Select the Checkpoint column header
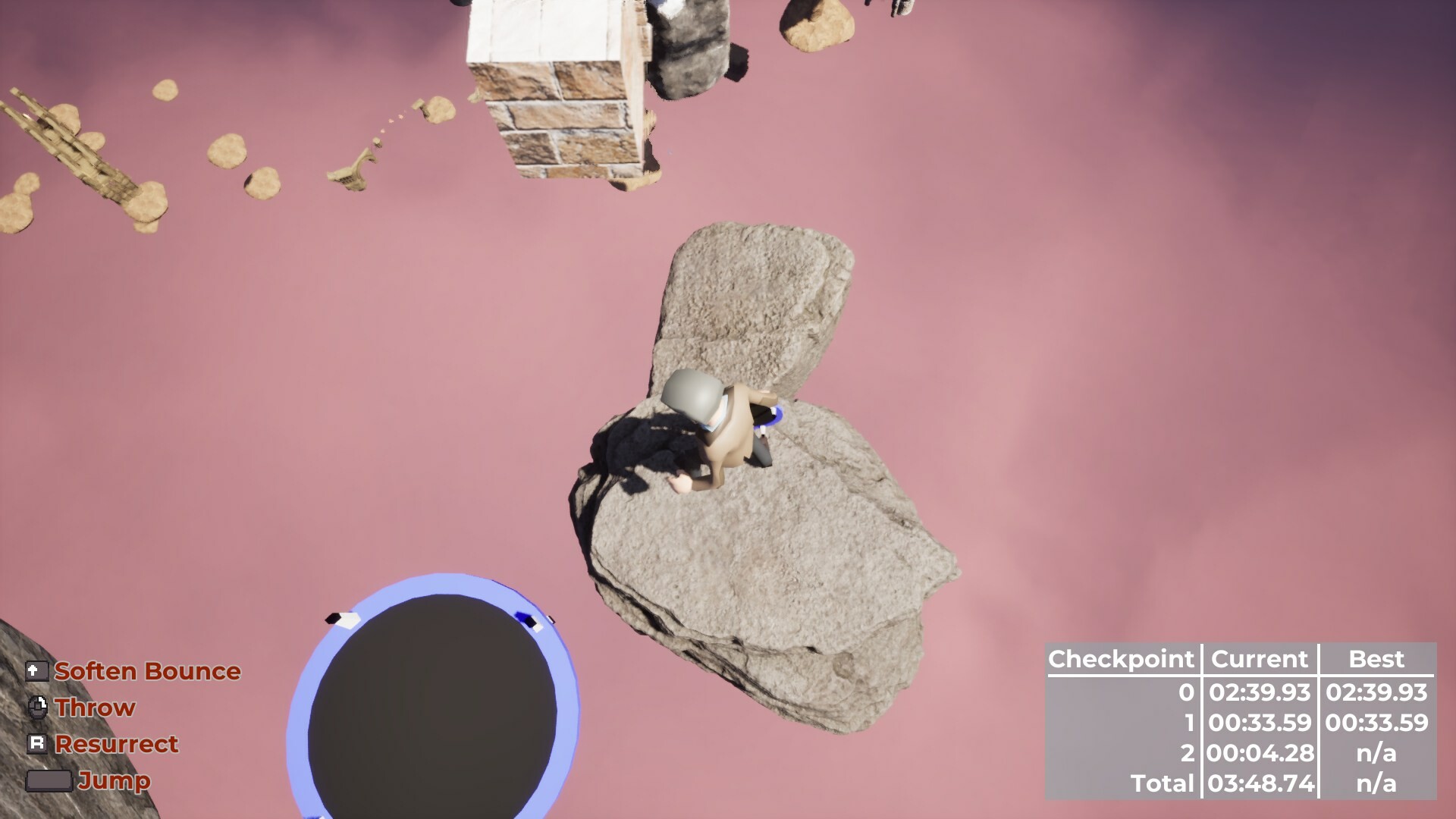Image resolution: width=1456 pixels, height=819 pixels. pos(1121,659)
